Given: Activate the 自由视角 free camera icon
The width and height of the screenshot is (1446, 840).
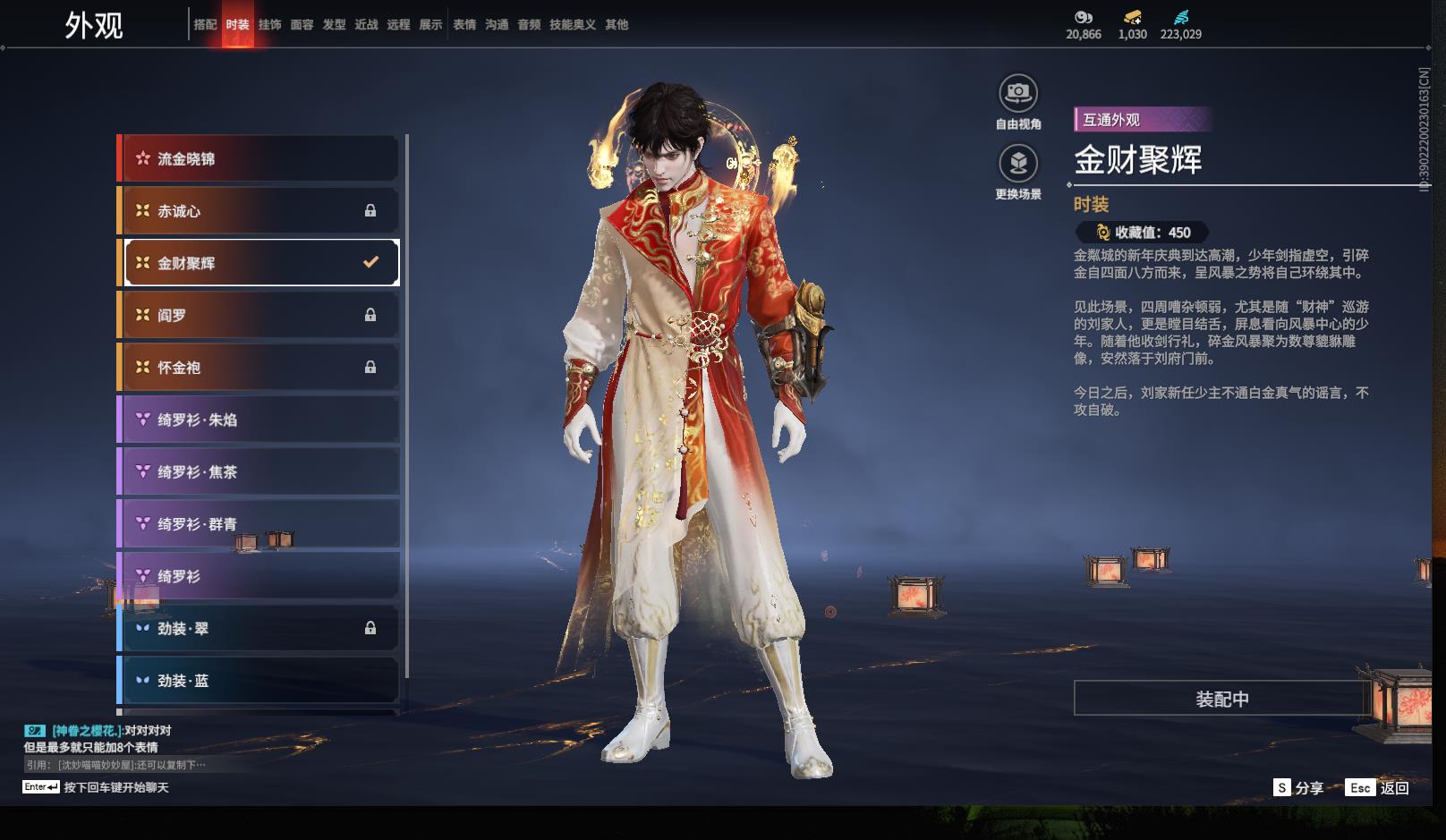Looking at the screenshot, I should 1018,93.
